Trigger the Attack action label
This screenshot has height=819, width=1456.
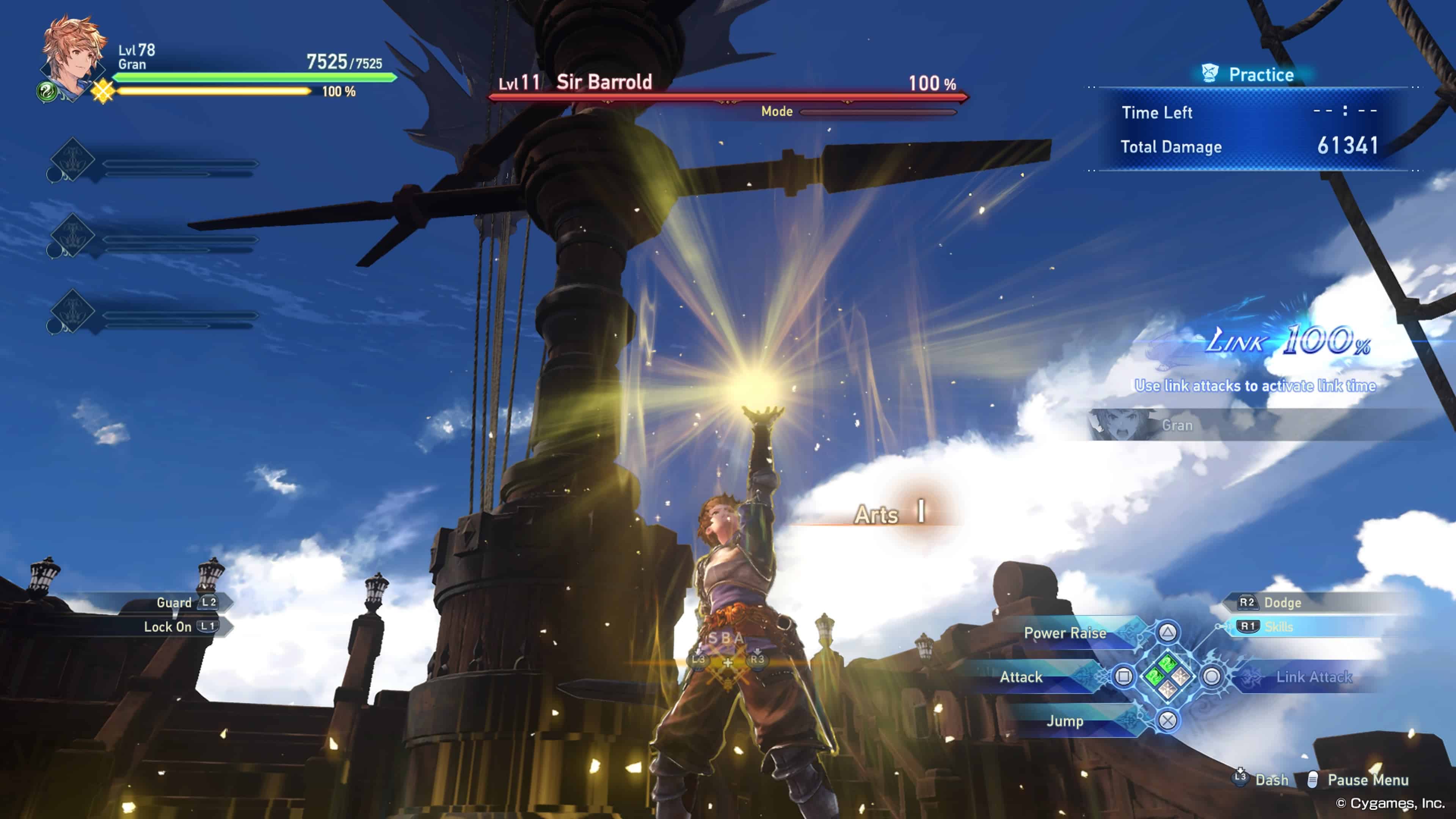1021,676
